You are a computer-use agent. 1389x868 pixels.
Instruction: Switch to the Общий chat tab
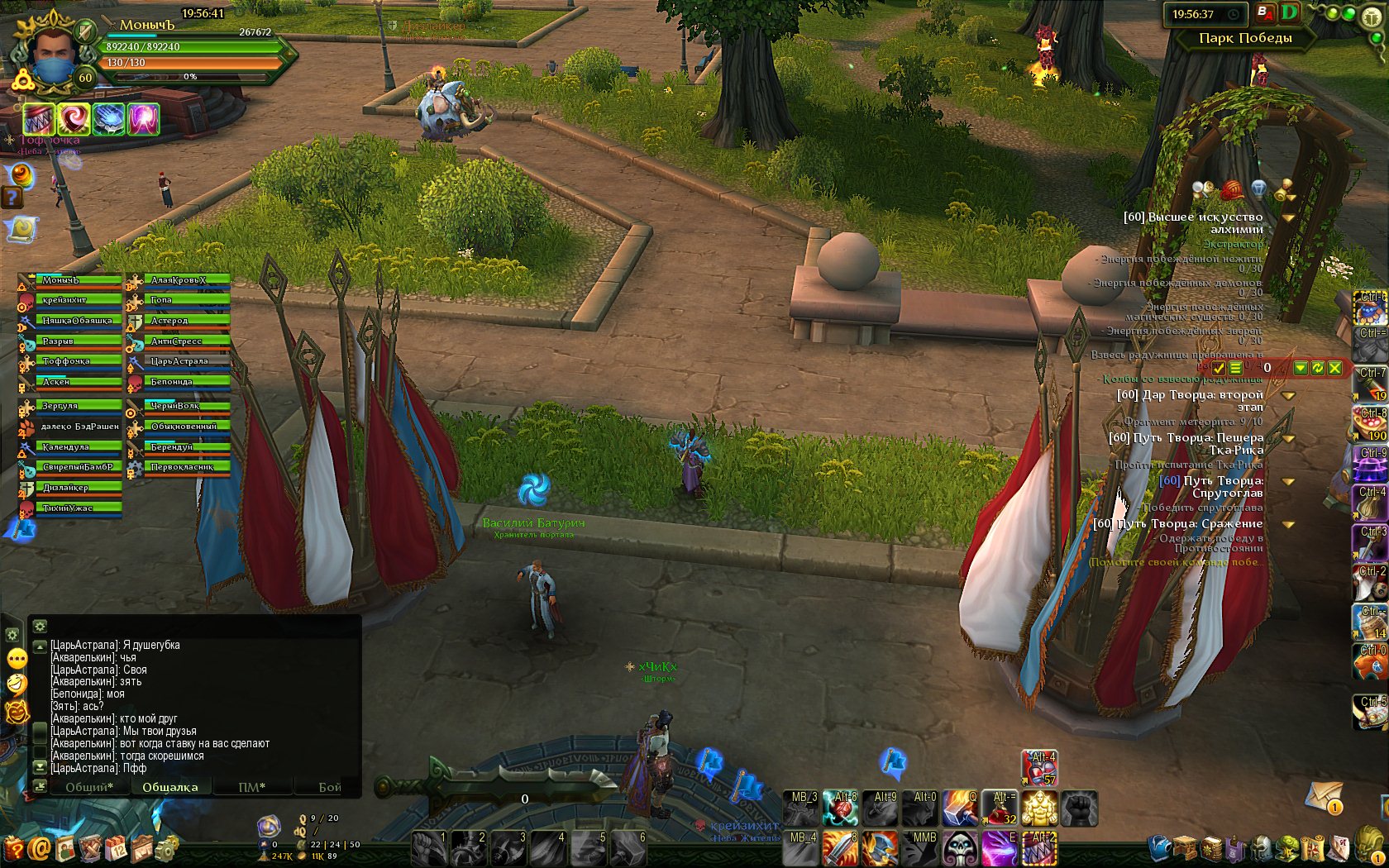[88, 787]
